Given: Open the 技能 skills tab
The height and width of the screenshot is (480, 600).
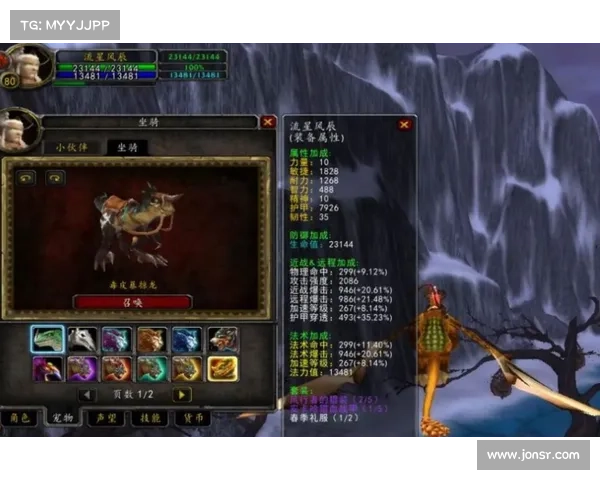Looking at the screenshot, I should [149, 418].
